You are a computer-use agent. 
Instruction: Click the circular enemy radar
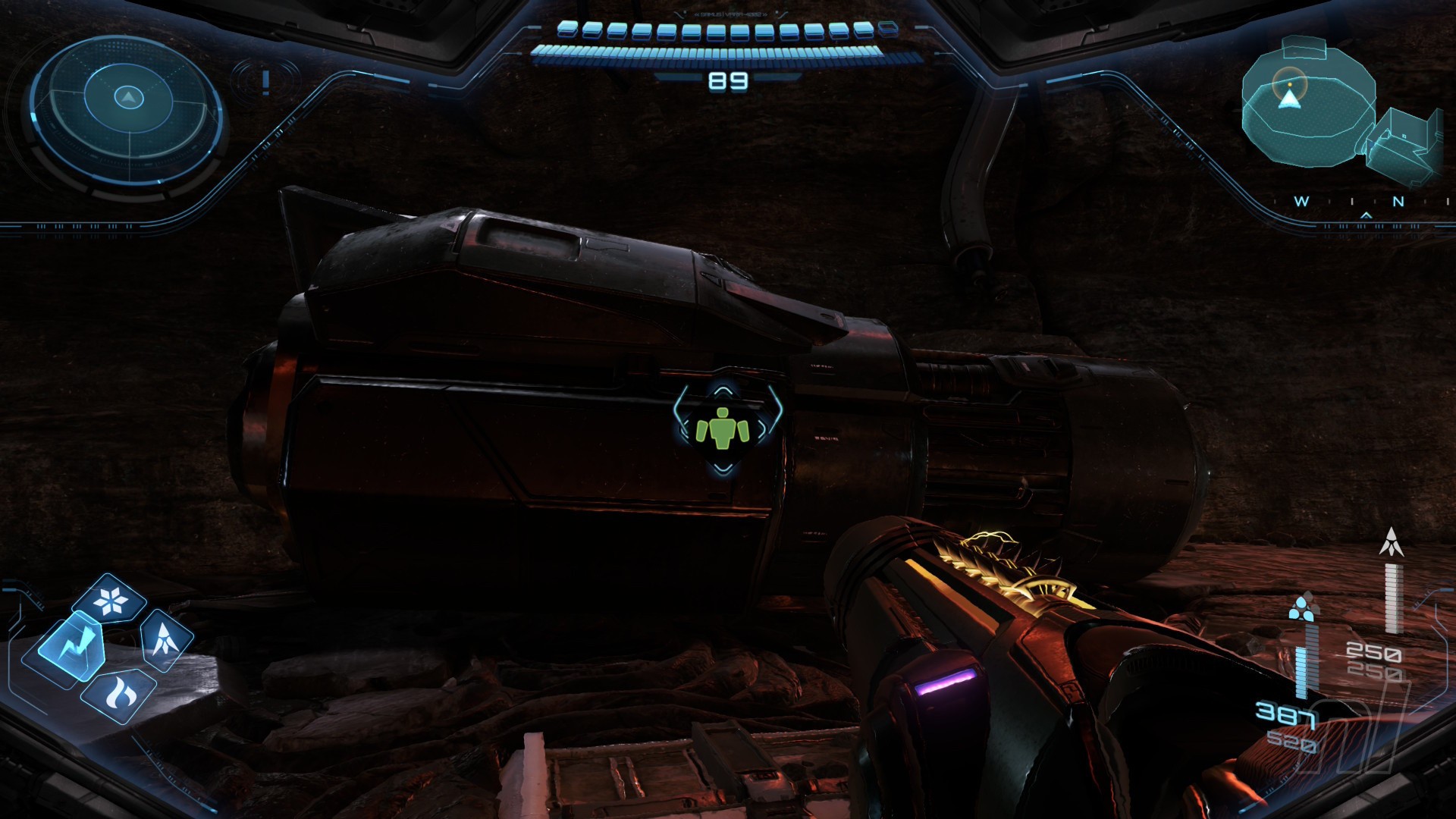pos(127,108)
